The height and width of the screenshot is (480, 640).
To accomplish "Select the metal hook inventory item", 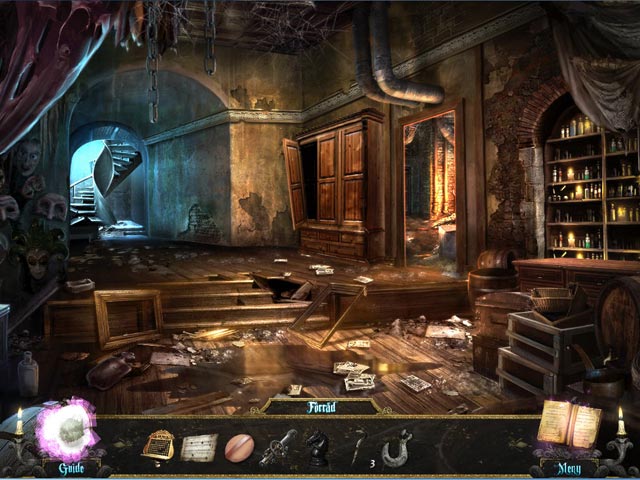I will (x=395, y=446).
